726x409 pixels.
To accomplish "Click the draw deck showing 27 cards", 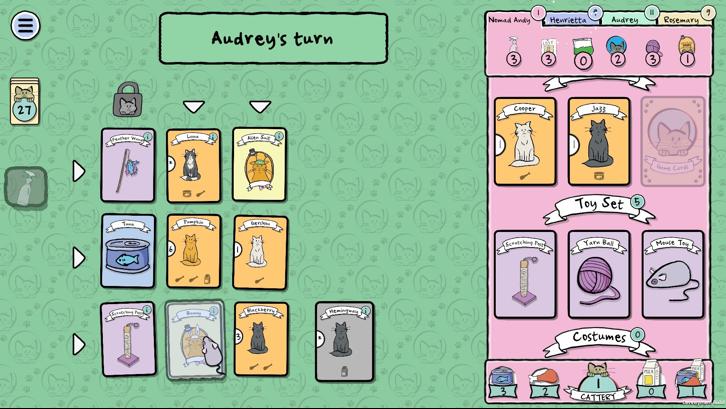I will (24, 102).
